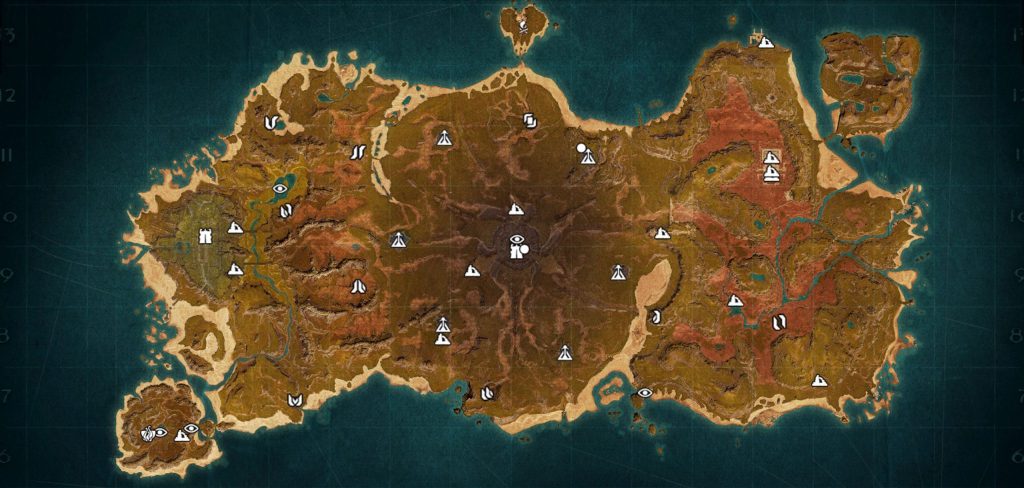This screenshot has height=488, width=1024.
Task: Choose the camp marker in the far southeast
Action: coord(820,380)
